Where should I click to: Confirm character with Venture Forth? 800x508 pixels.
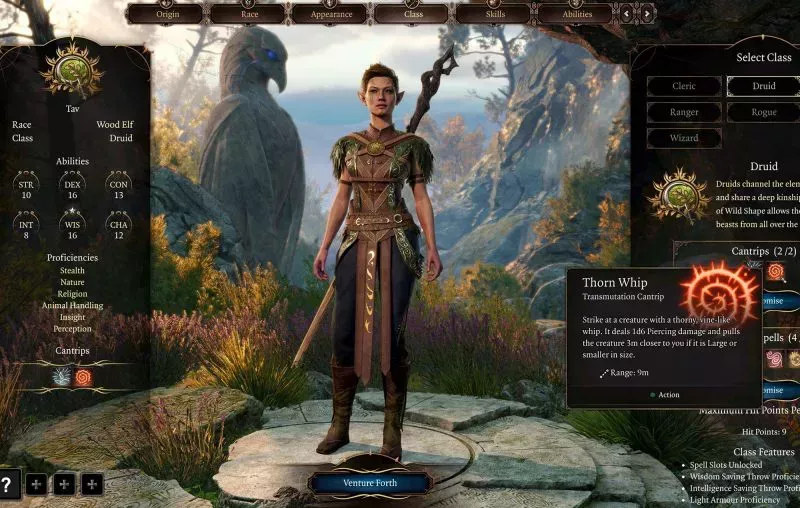[x=370, y=483]
